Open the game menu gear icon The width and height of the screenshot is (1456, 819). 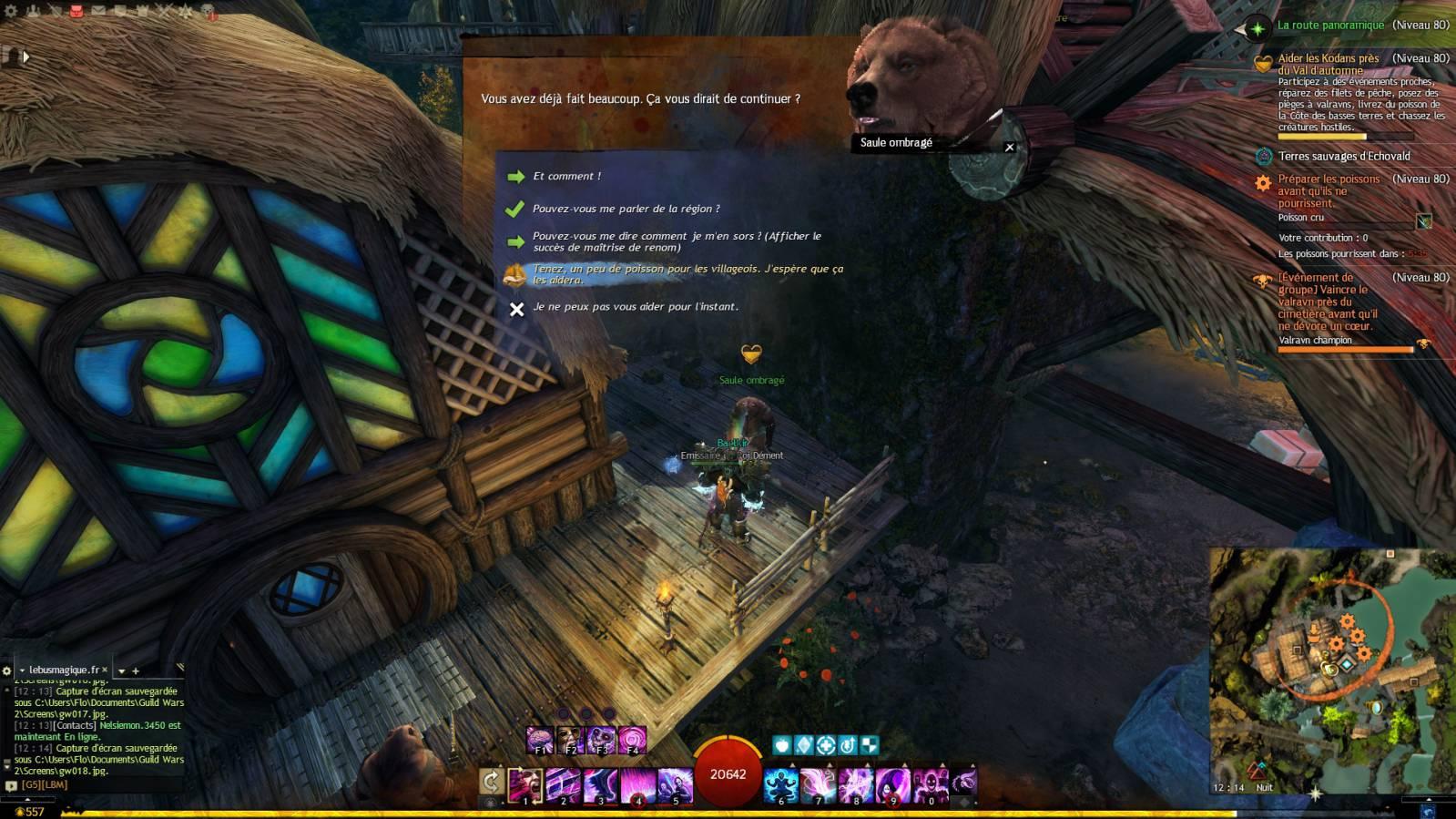pos(11,11)
